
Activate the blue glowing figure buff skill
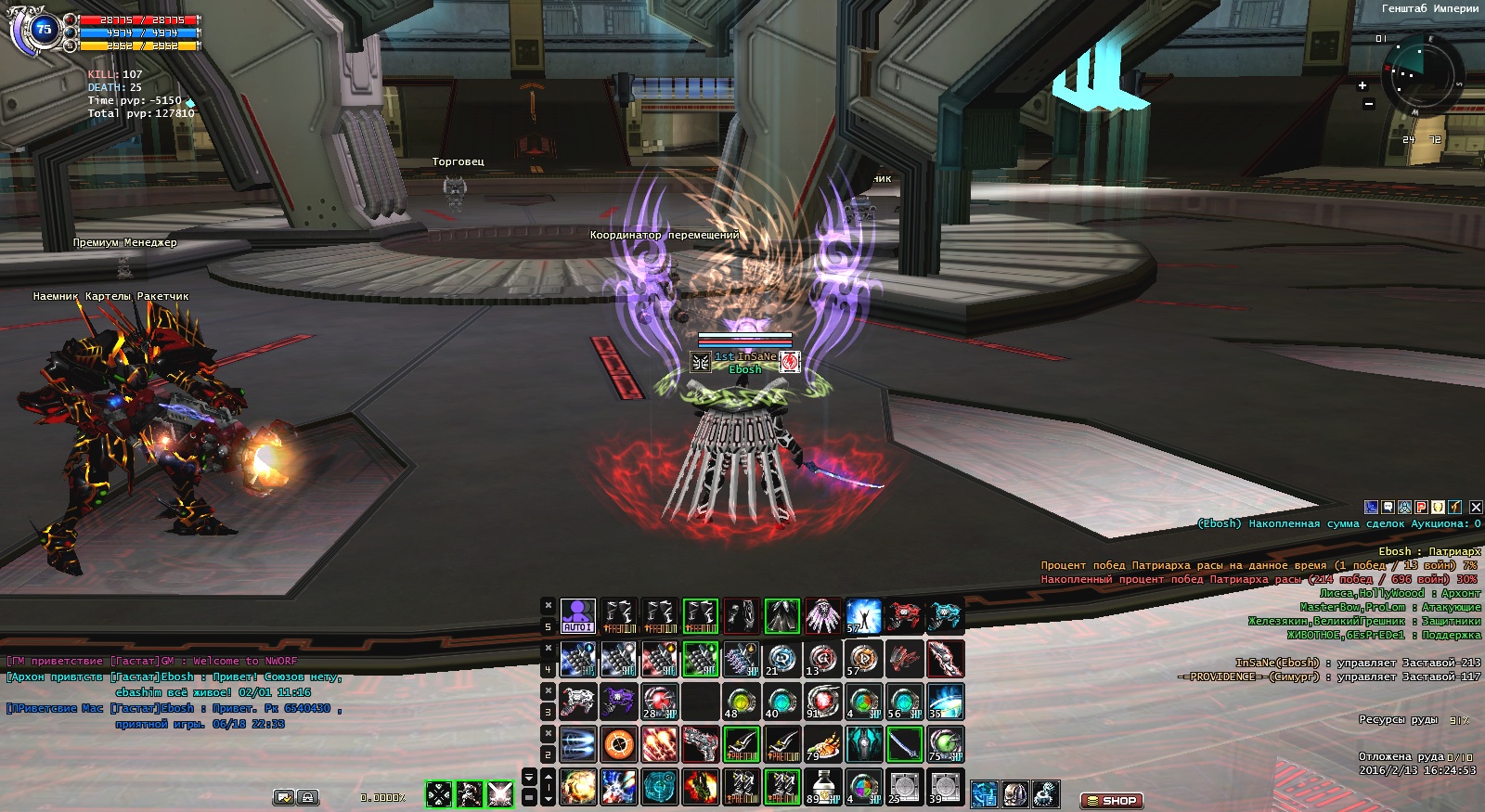863,616
